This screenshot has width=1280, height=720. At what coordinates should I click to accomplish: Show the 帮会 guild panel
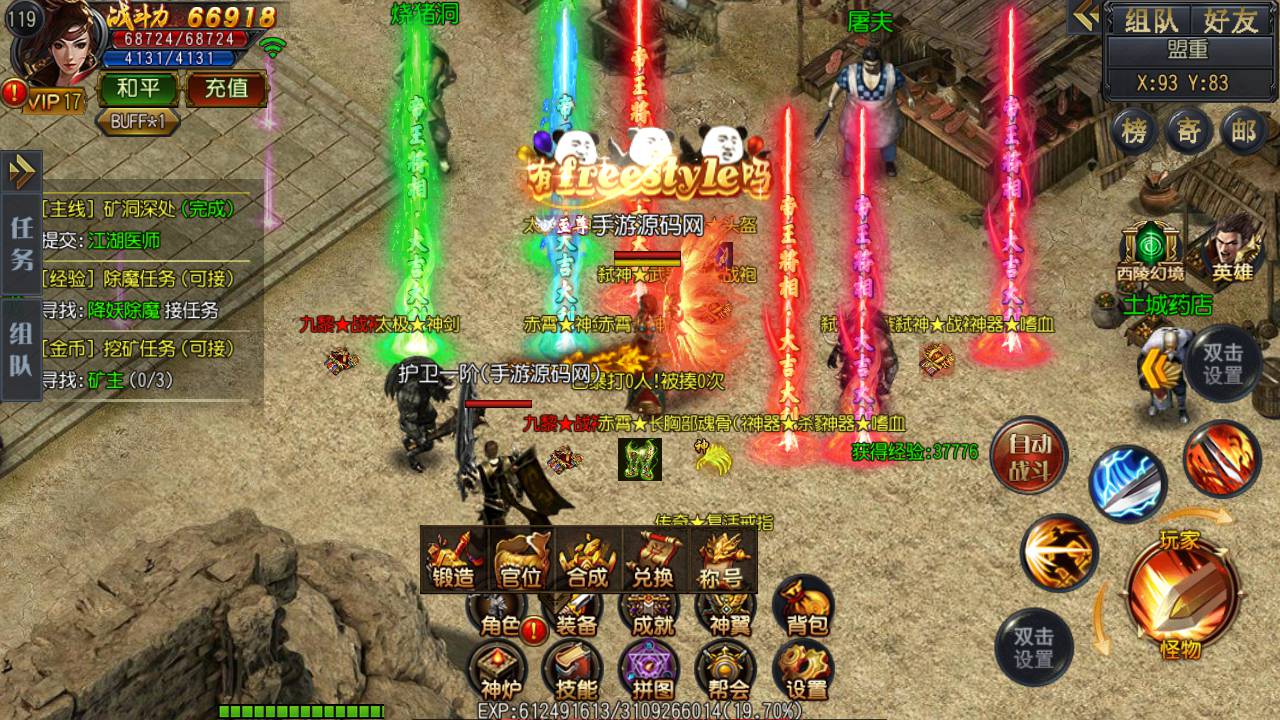[x=726, y=670]
